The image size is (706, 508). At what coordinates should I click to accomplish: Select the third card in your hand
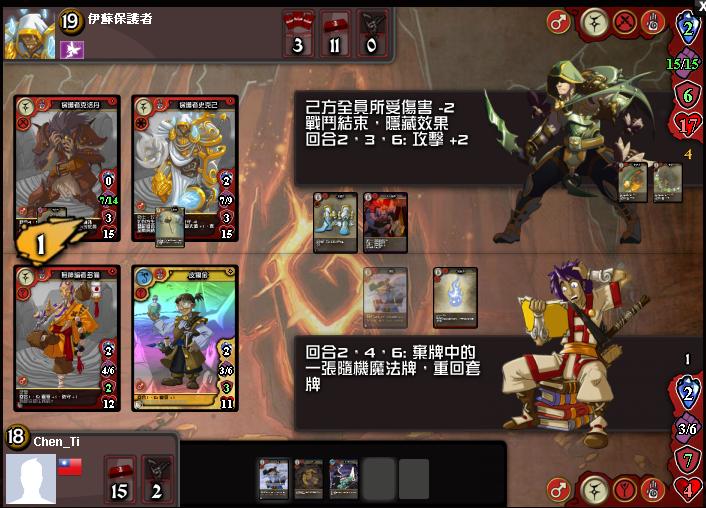344,477
